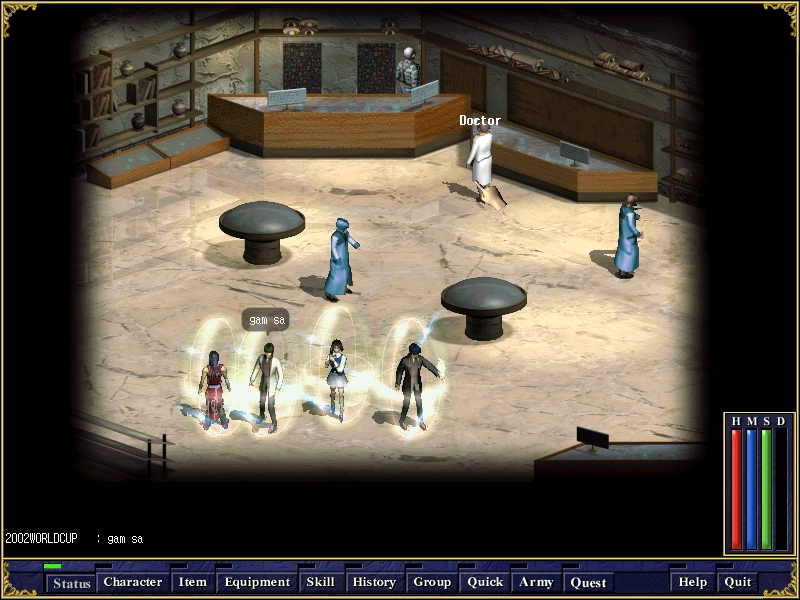Show the History log
800x600 pixels.
374,582
